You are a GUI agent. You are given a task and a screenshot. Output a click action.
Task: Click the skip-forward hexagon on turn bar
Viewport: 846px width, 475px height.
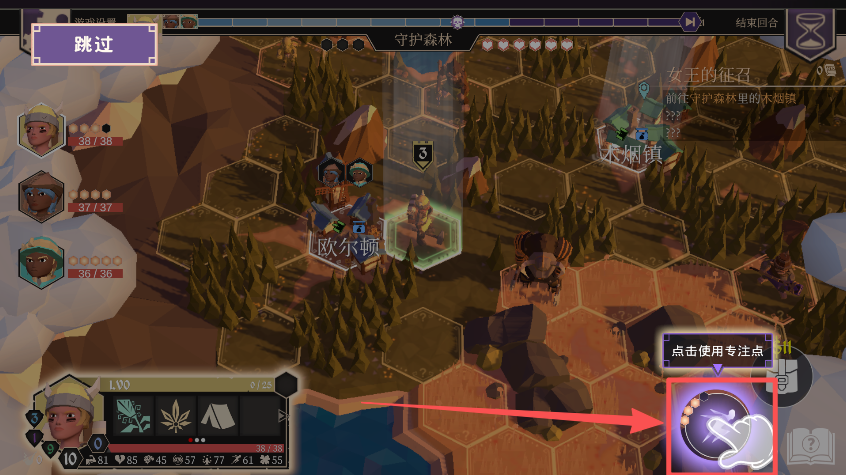pos(690,21)
